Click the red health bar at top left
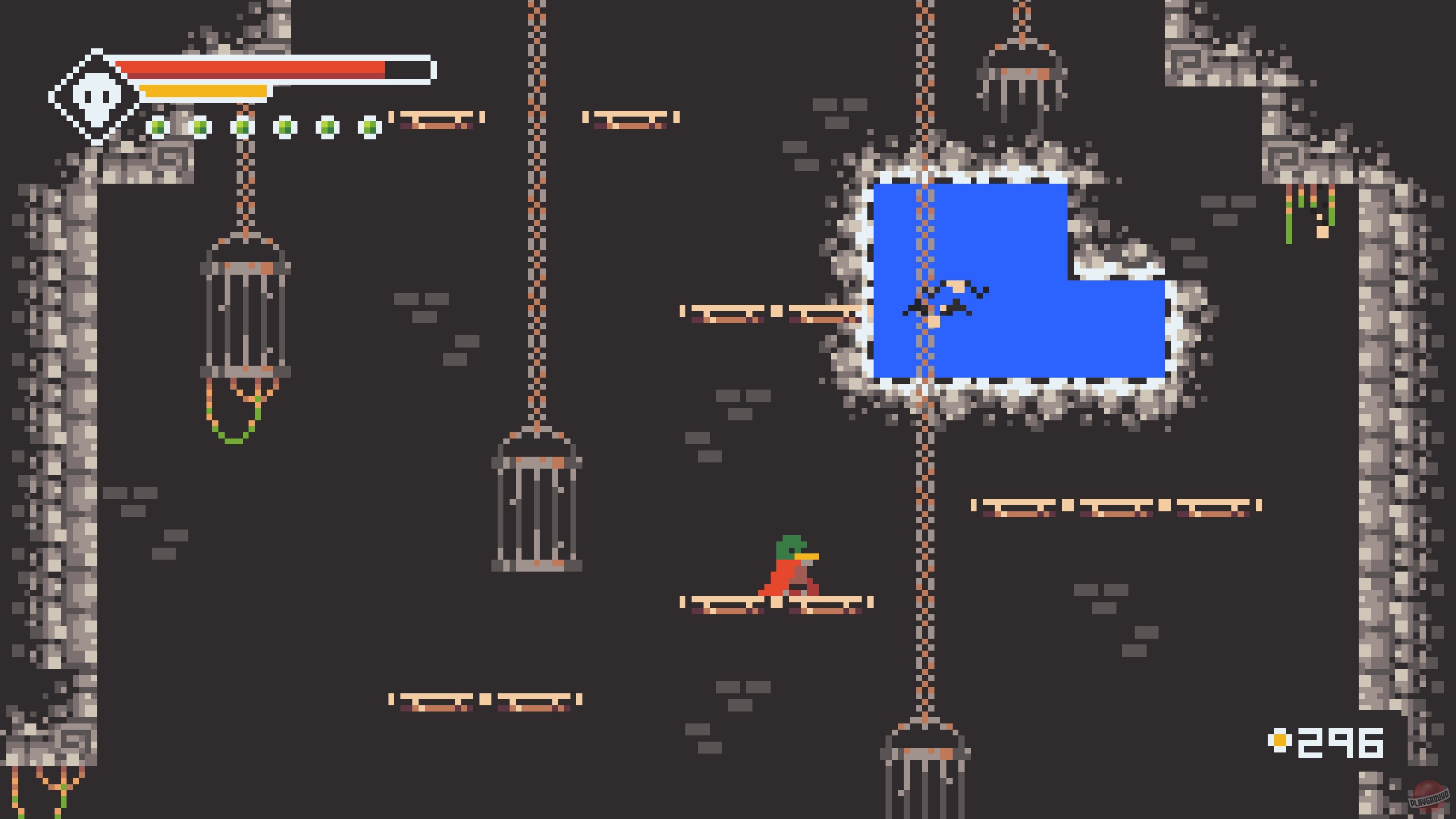The width and height of the screenshot is (1456, 819). [x=256, y=68]
